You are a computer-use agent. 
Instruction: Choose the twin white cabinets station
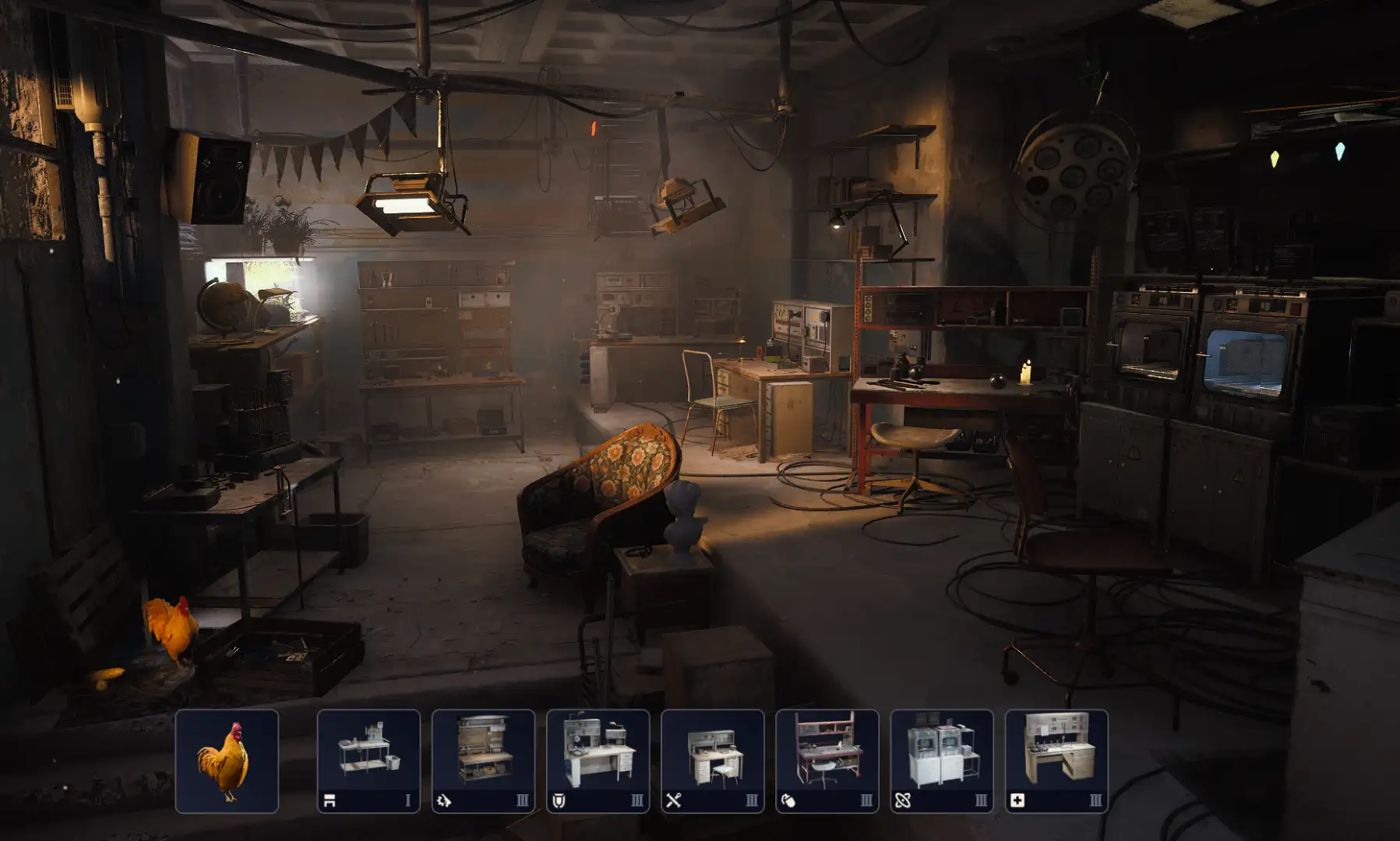coord(941,761)
